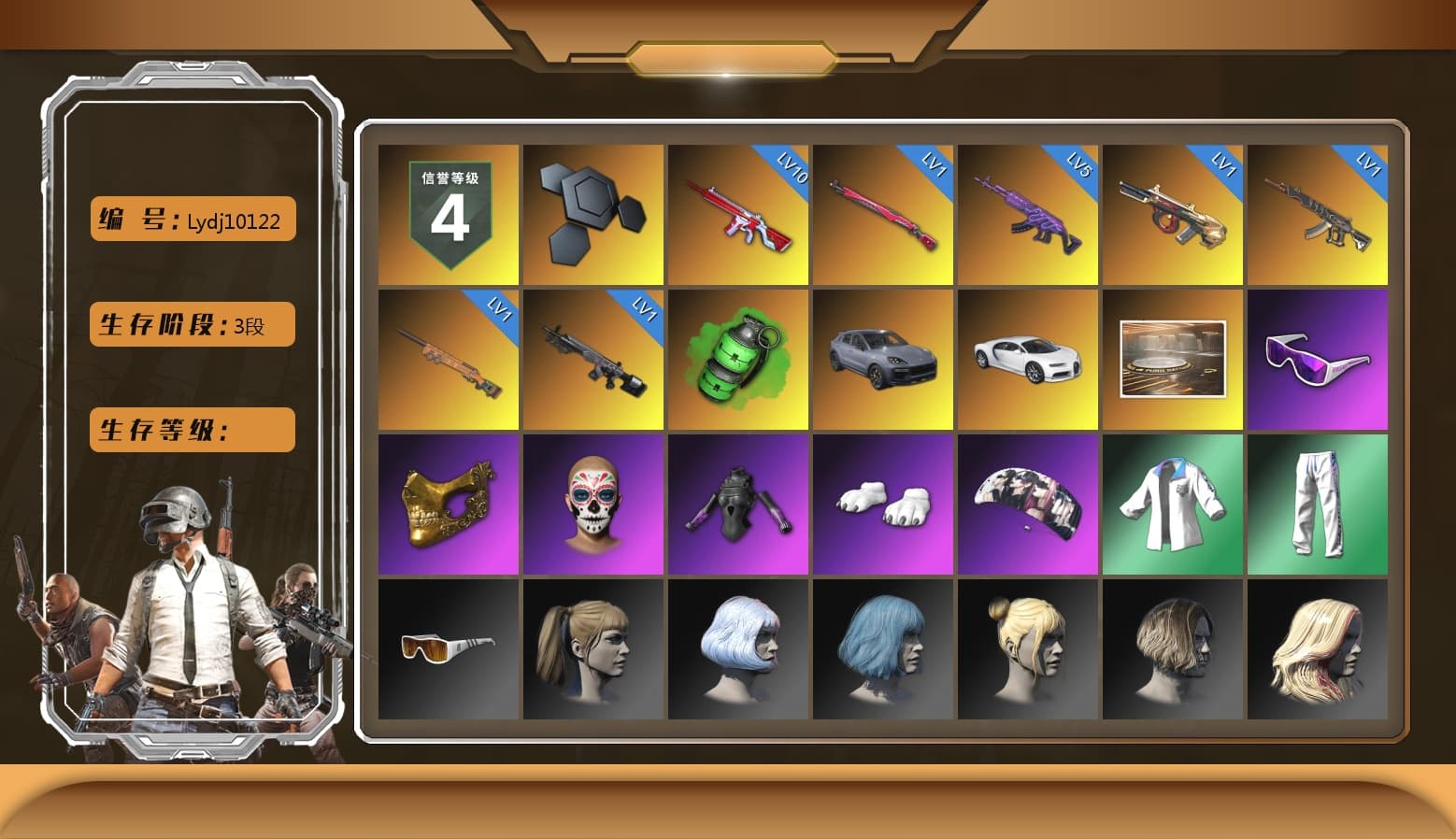Select the white Bugatti vehicle skin
The image size is (1456, 839).
(1028, 360)
